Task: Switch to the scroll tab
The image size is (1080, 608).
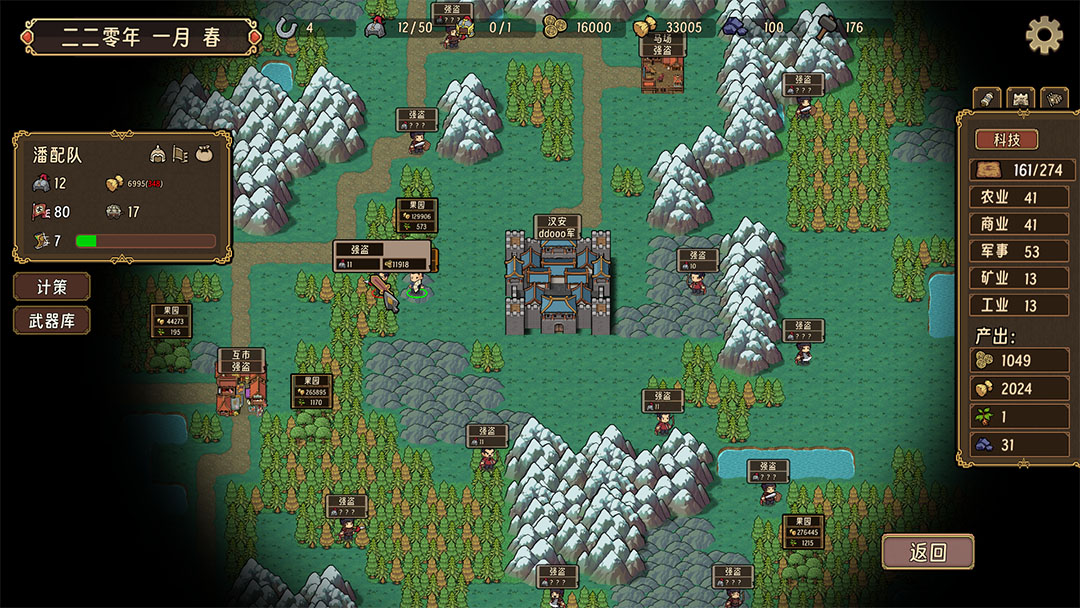Action: coord(987,98)
